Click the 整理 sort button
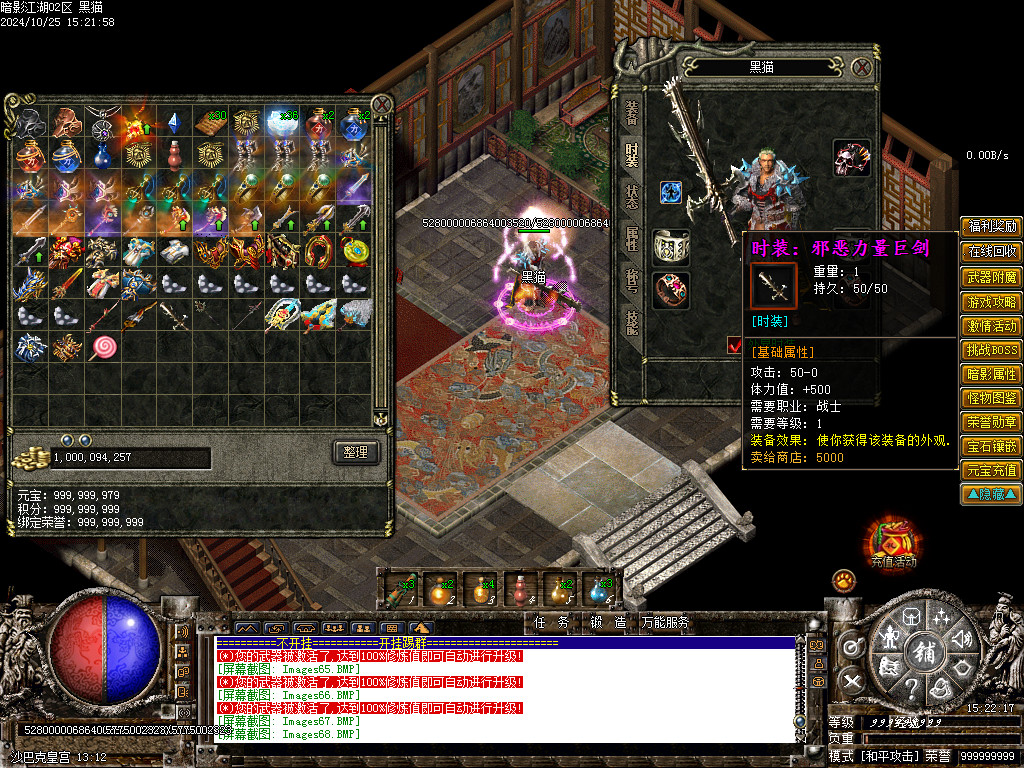 tap(356, 452)
